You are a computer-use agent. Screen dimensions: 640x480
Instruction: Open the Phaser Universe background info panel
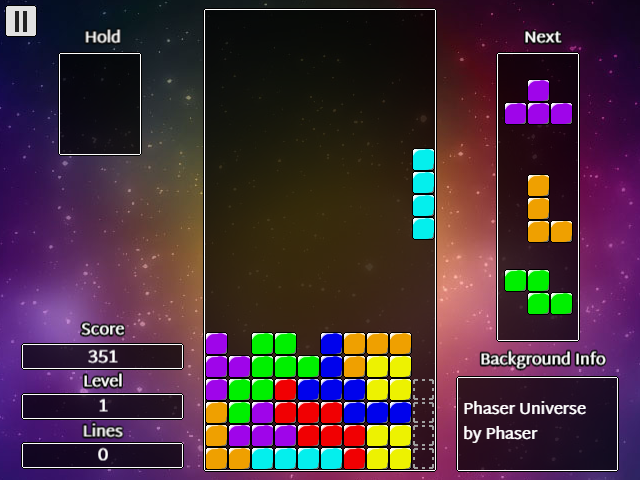tap(537, 423)
